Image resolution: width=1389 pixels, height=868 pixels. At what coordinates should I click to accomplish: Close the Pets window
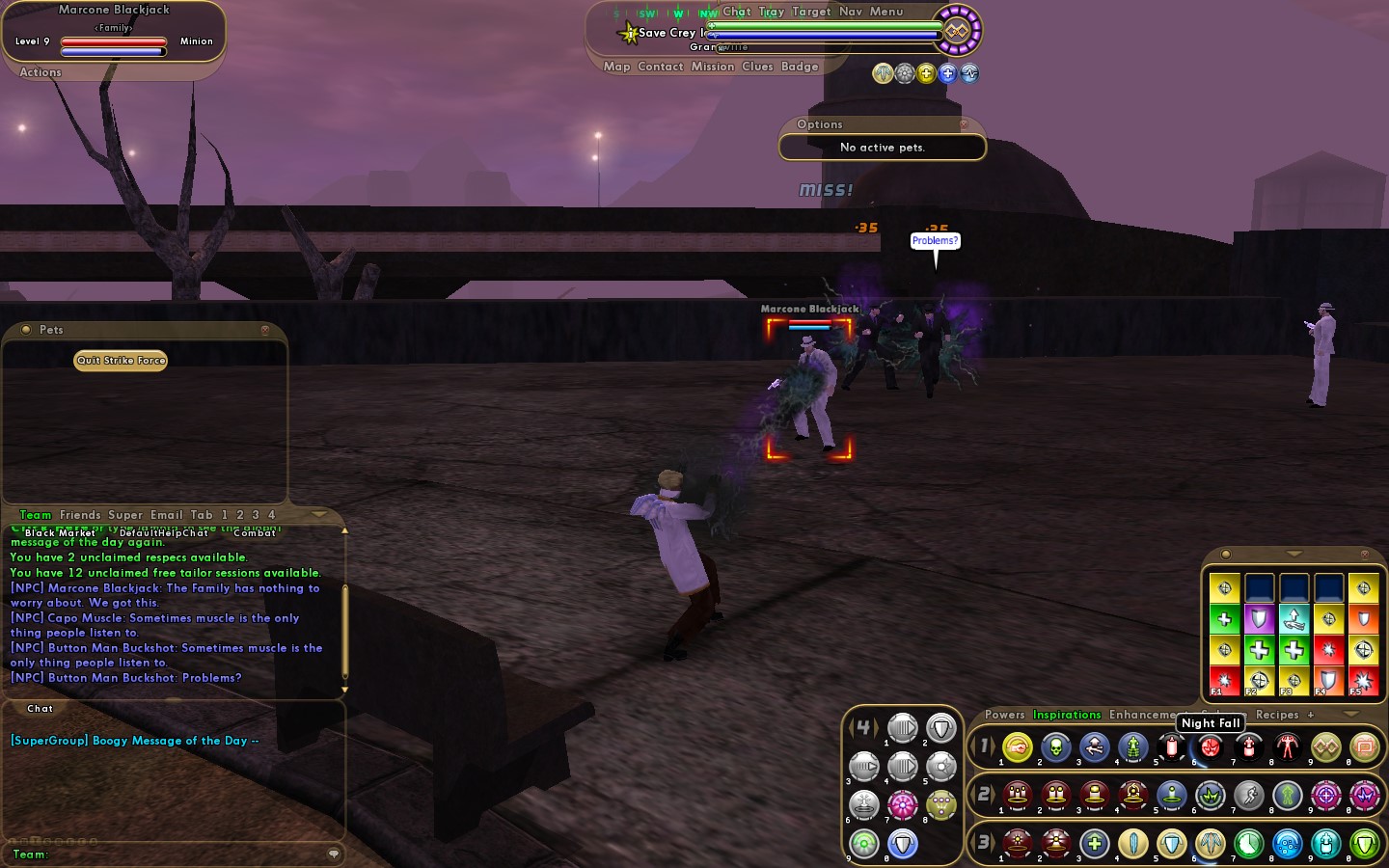click(265, 330)
